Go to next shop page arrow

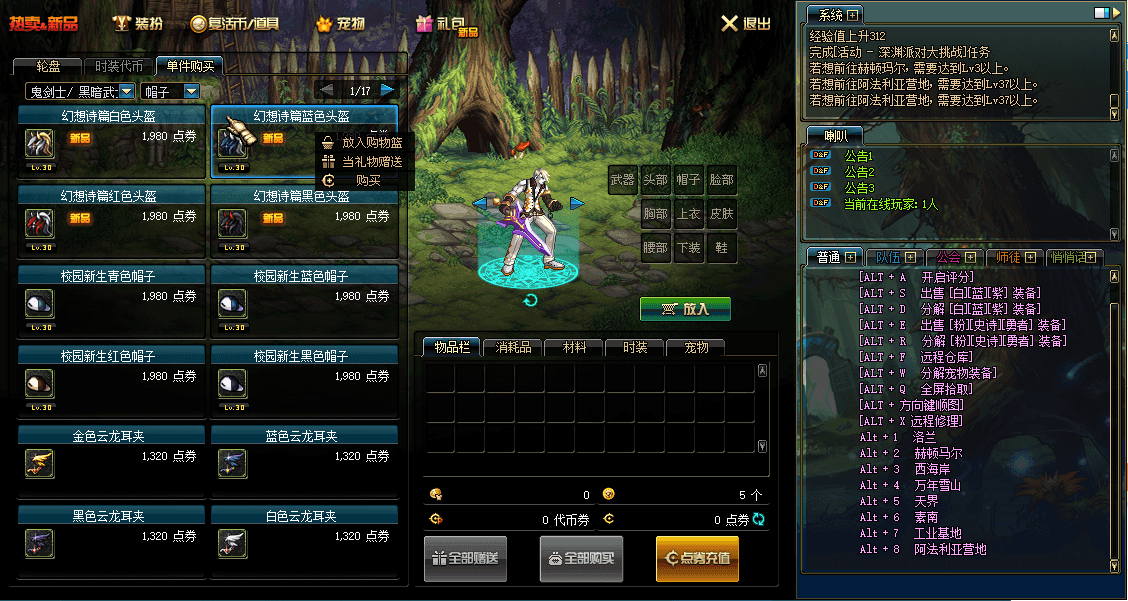coord(388,91)
